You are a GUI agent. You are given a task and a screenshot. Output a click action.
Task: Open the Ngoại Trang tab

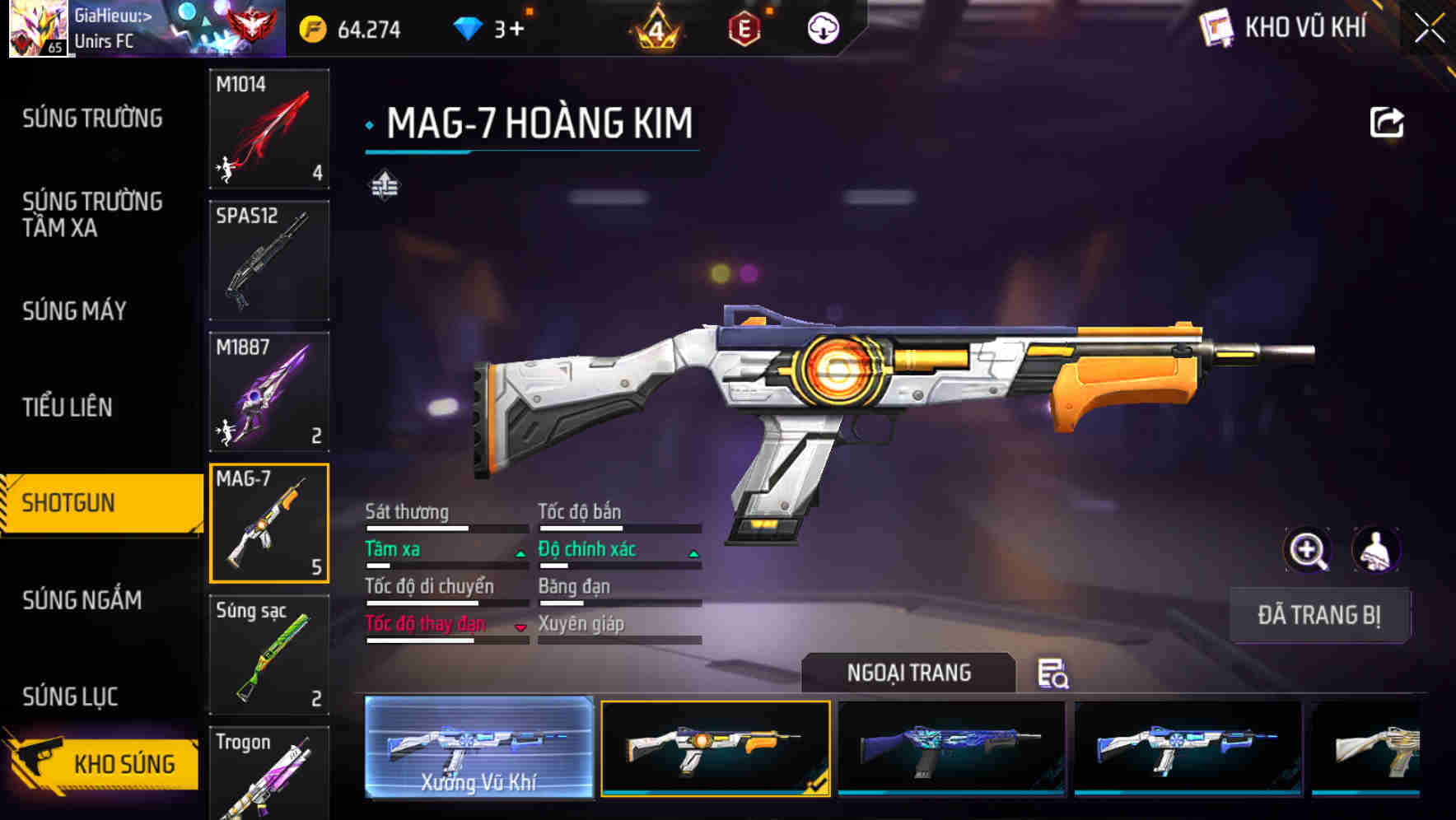pos(908,673)
